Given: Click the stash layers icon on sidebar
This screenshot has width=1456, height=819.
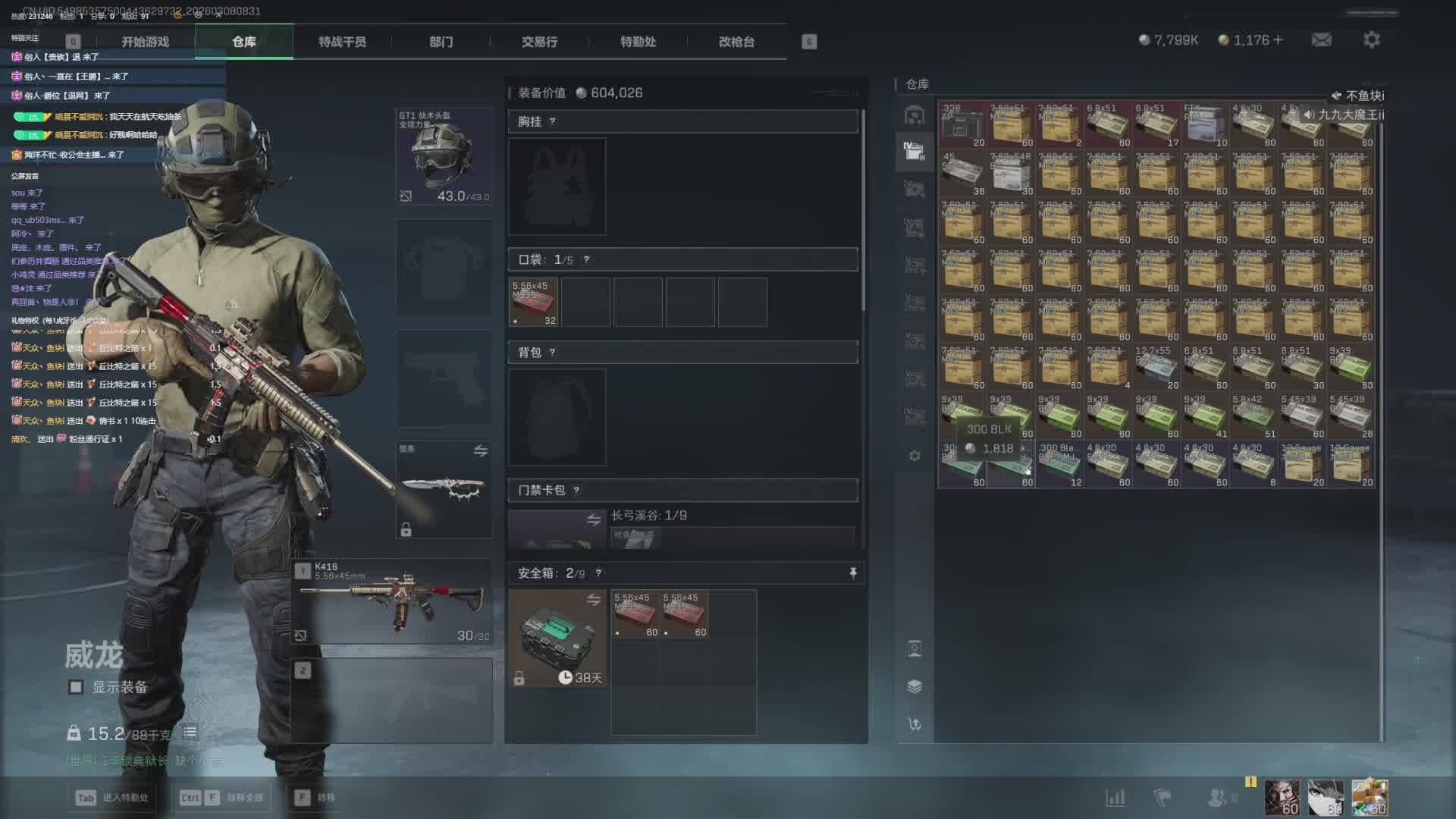Looking at the screenshot, I should (x=915, y=686).
